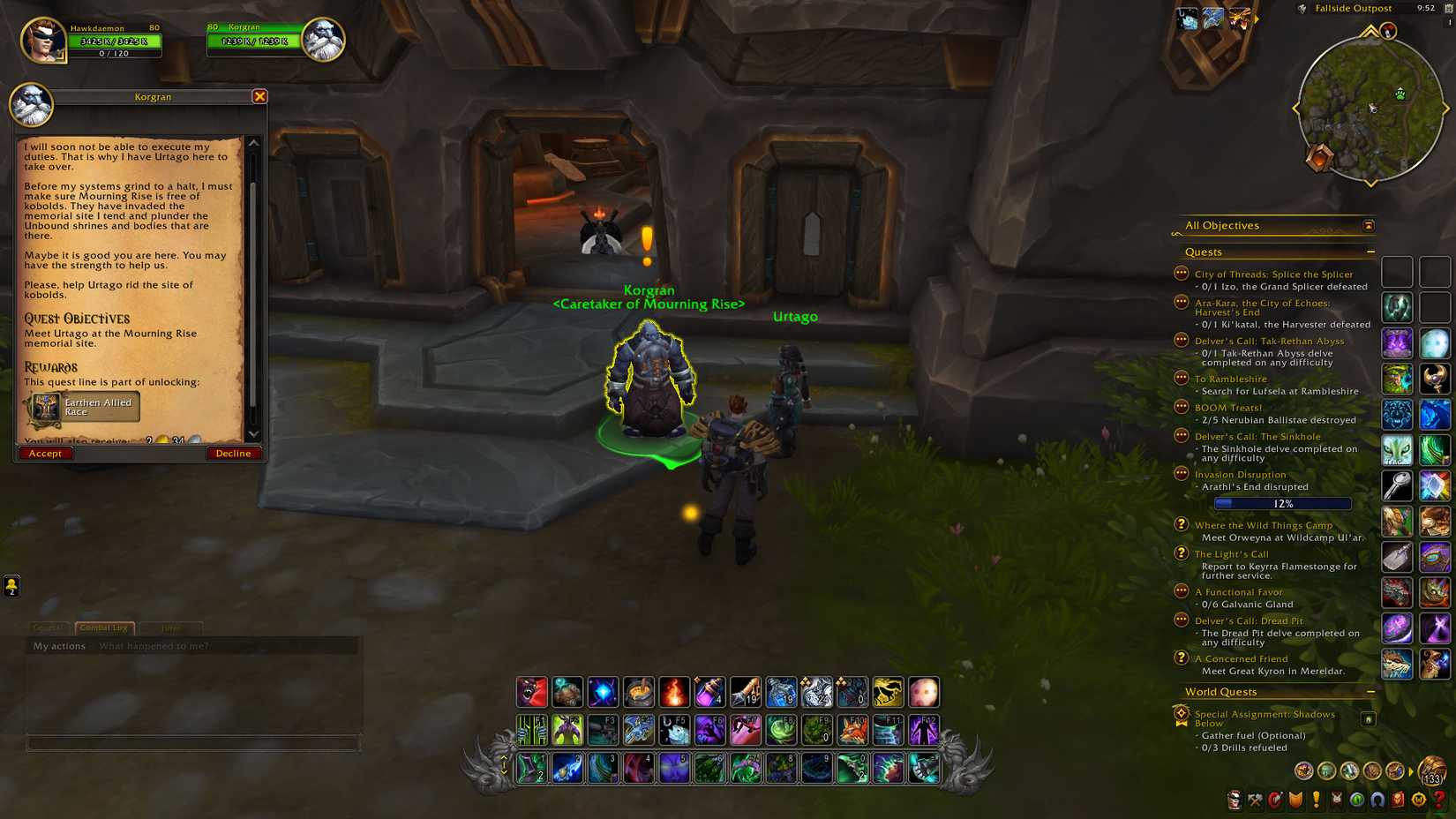Collapse the All Objectives tracker
1456x819 pixels.
[x=1368, y=226]
